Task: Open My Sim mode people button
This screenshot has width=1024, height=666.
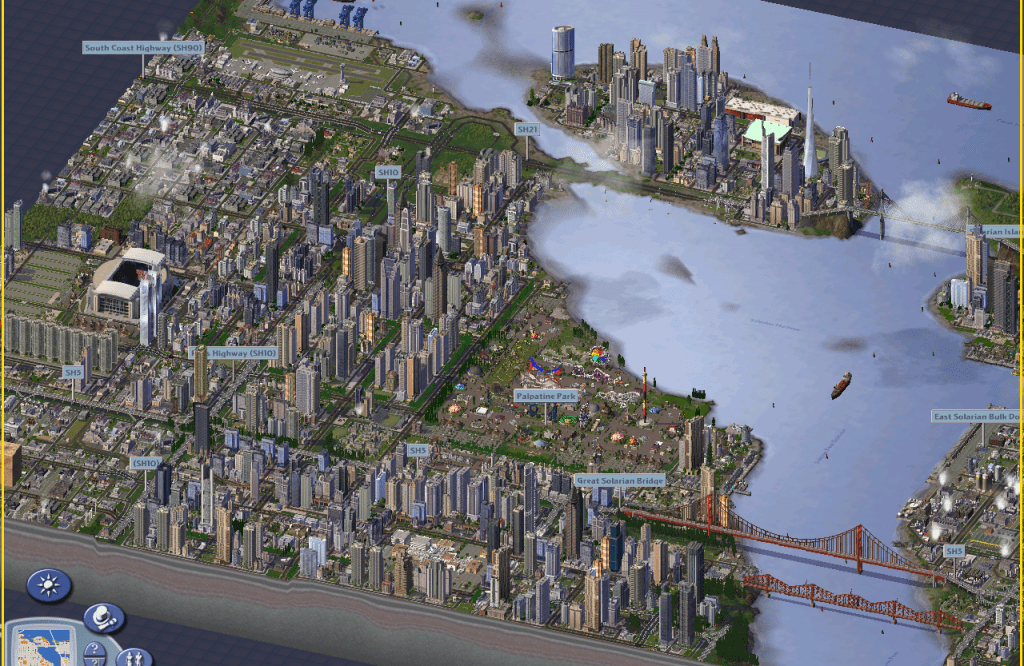Action: (132, 657)
